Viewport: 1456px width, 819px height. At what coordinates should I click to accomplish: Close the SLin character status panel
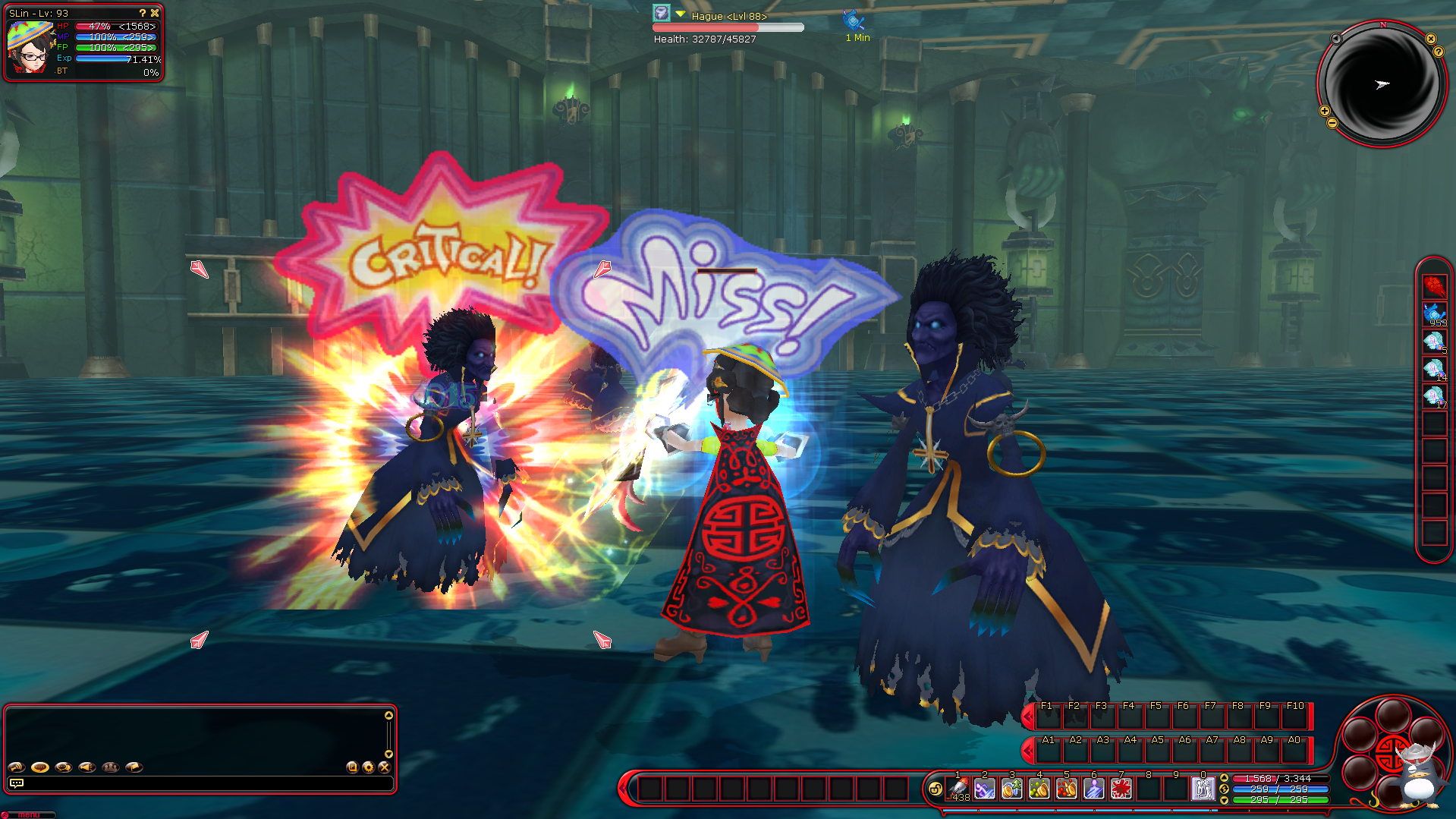(155, 13)
